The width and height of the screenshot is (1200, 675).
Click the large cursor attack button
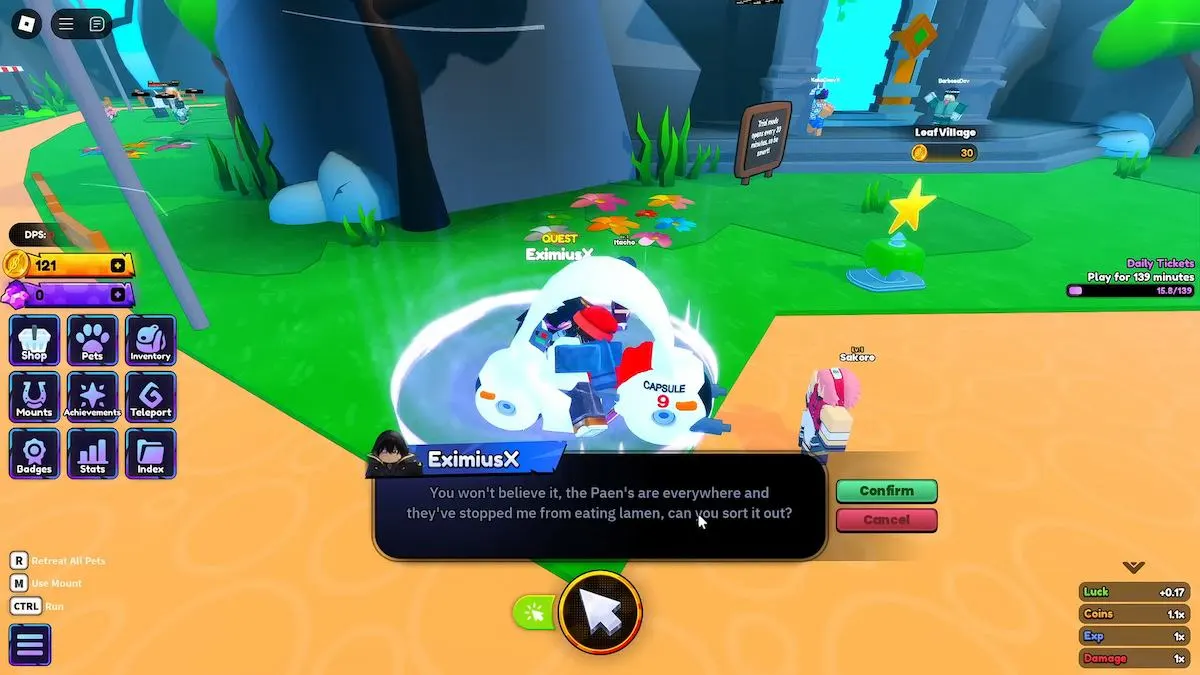coord(600,612)
